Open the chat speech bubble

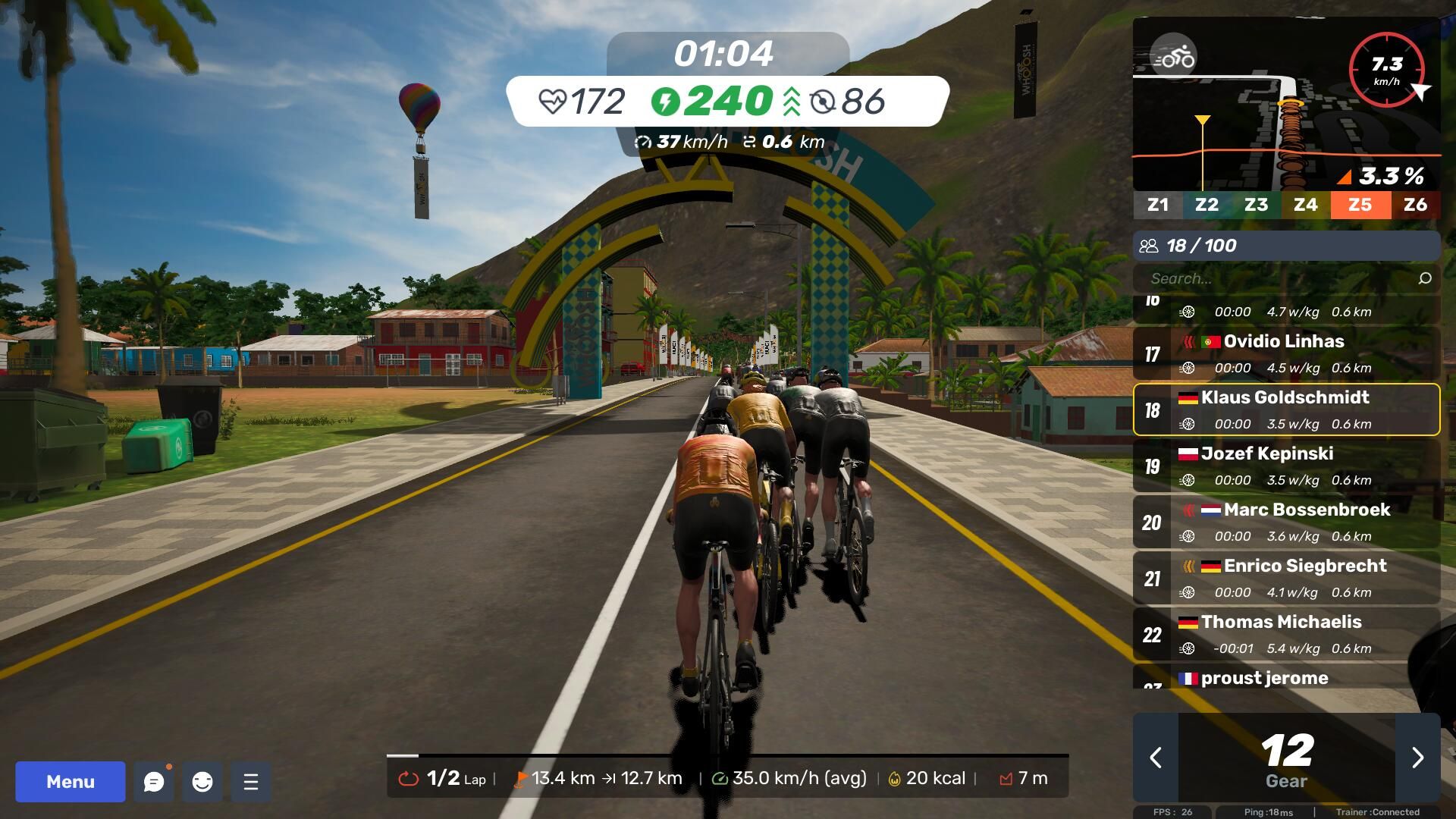tap(154, 782)
